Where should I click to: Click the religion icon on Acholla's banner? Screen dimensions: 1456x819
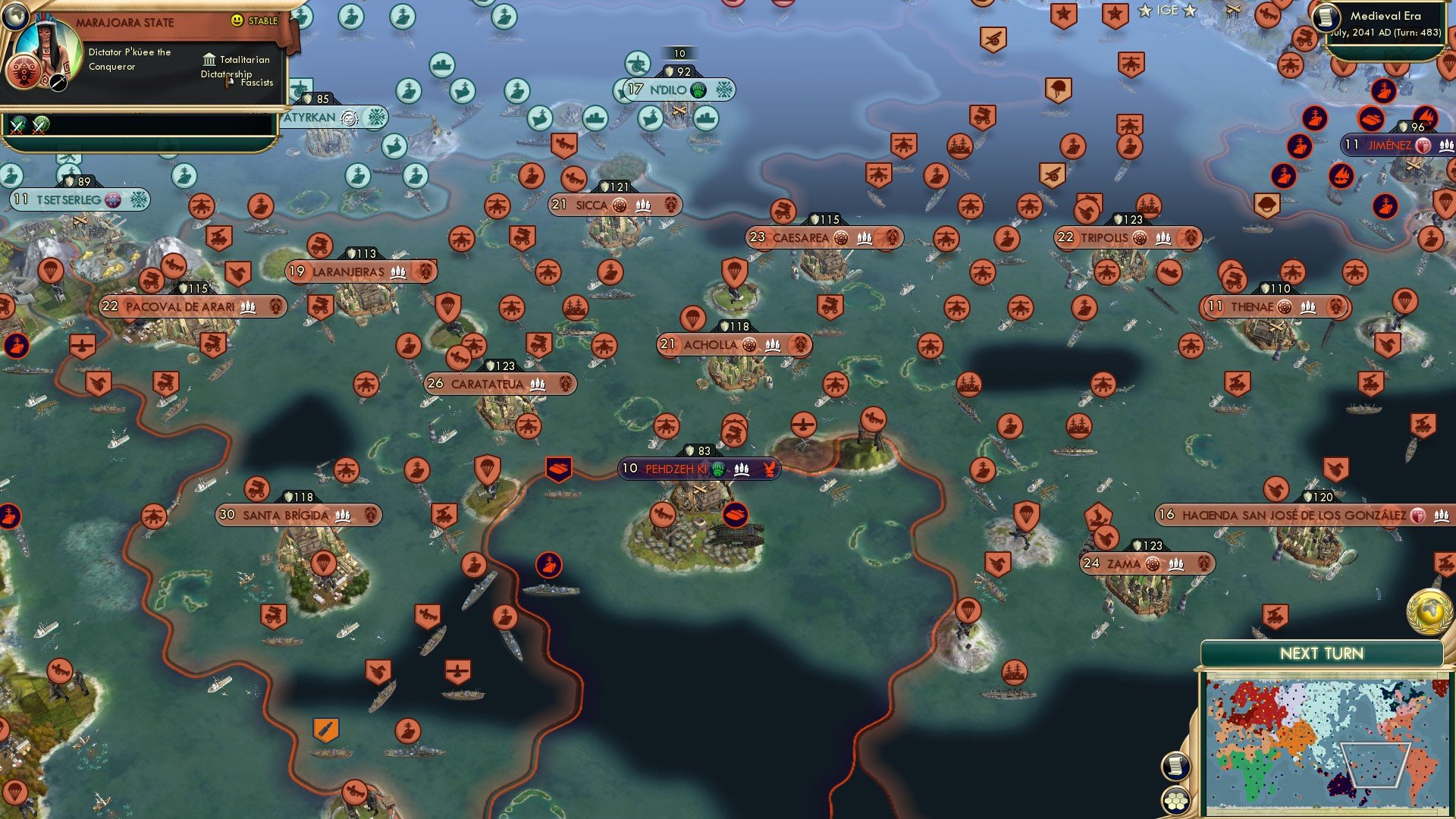(748, 344)
